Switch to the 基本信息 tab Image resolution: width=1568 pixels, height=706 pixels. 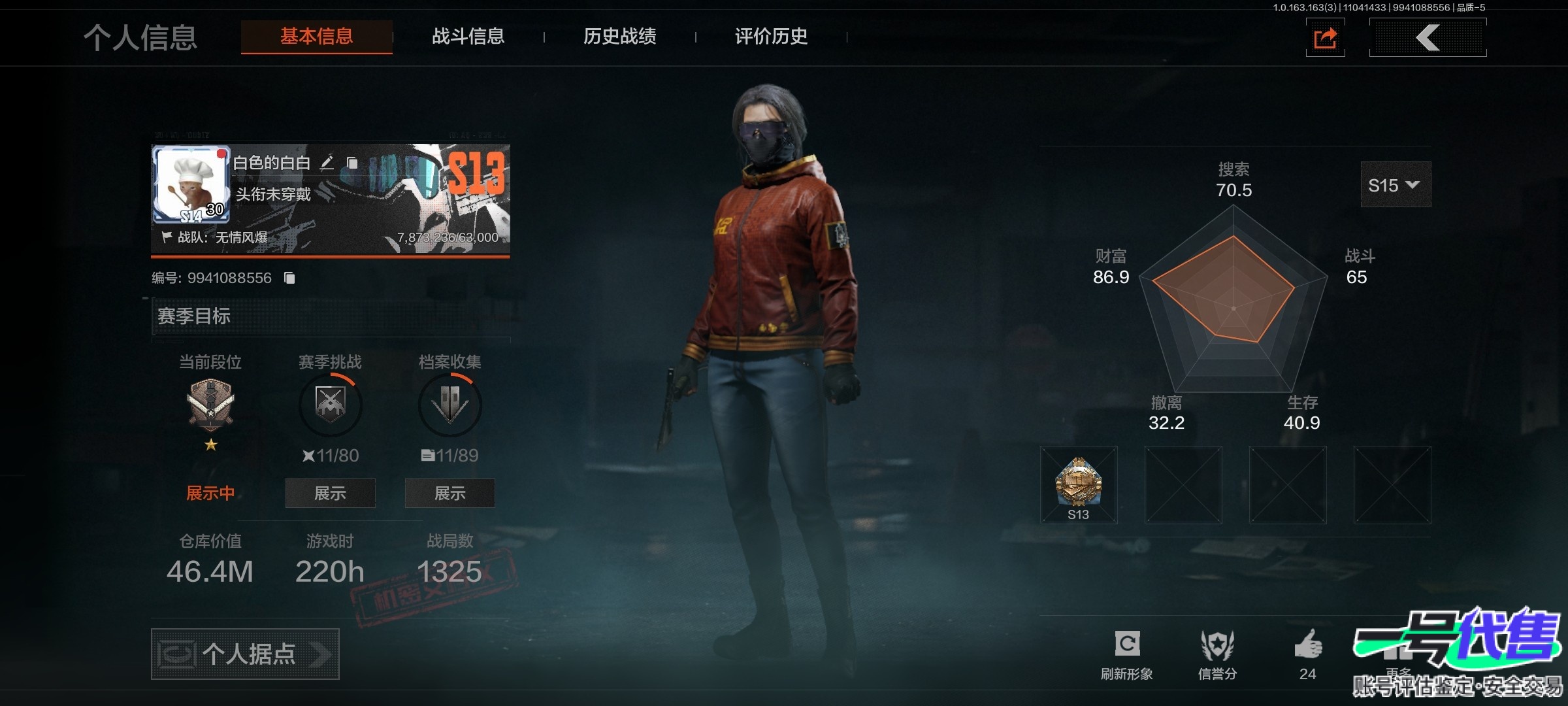(x=316, y=37)
